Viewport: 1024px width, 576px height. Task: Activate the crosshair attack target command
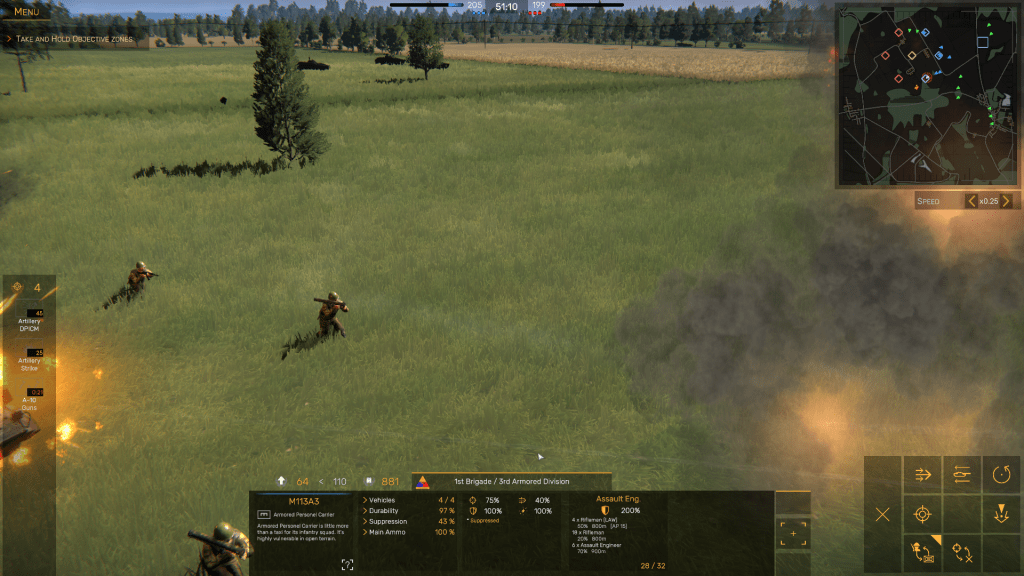[922, 515]
